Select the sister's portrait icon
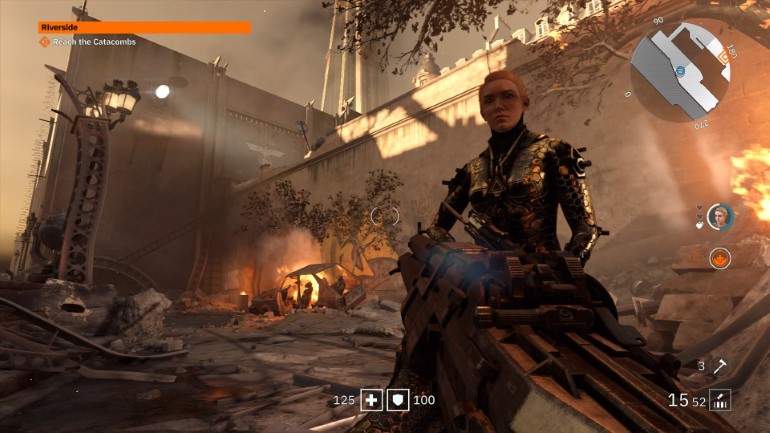The image size is (770, 433). [720, 216]
